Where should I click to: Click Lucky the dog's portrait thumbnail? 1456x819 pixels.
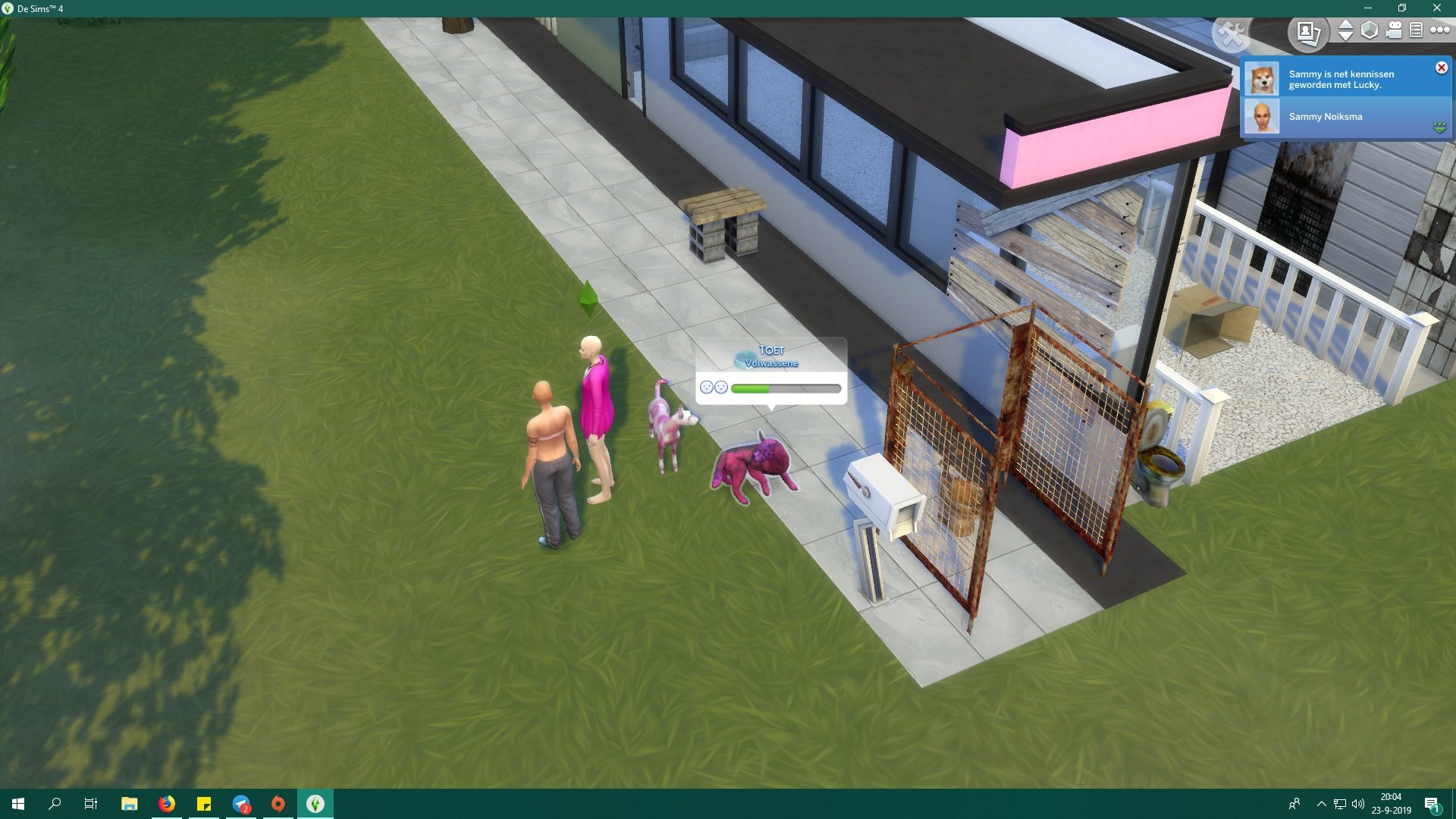coord(1261,78)
